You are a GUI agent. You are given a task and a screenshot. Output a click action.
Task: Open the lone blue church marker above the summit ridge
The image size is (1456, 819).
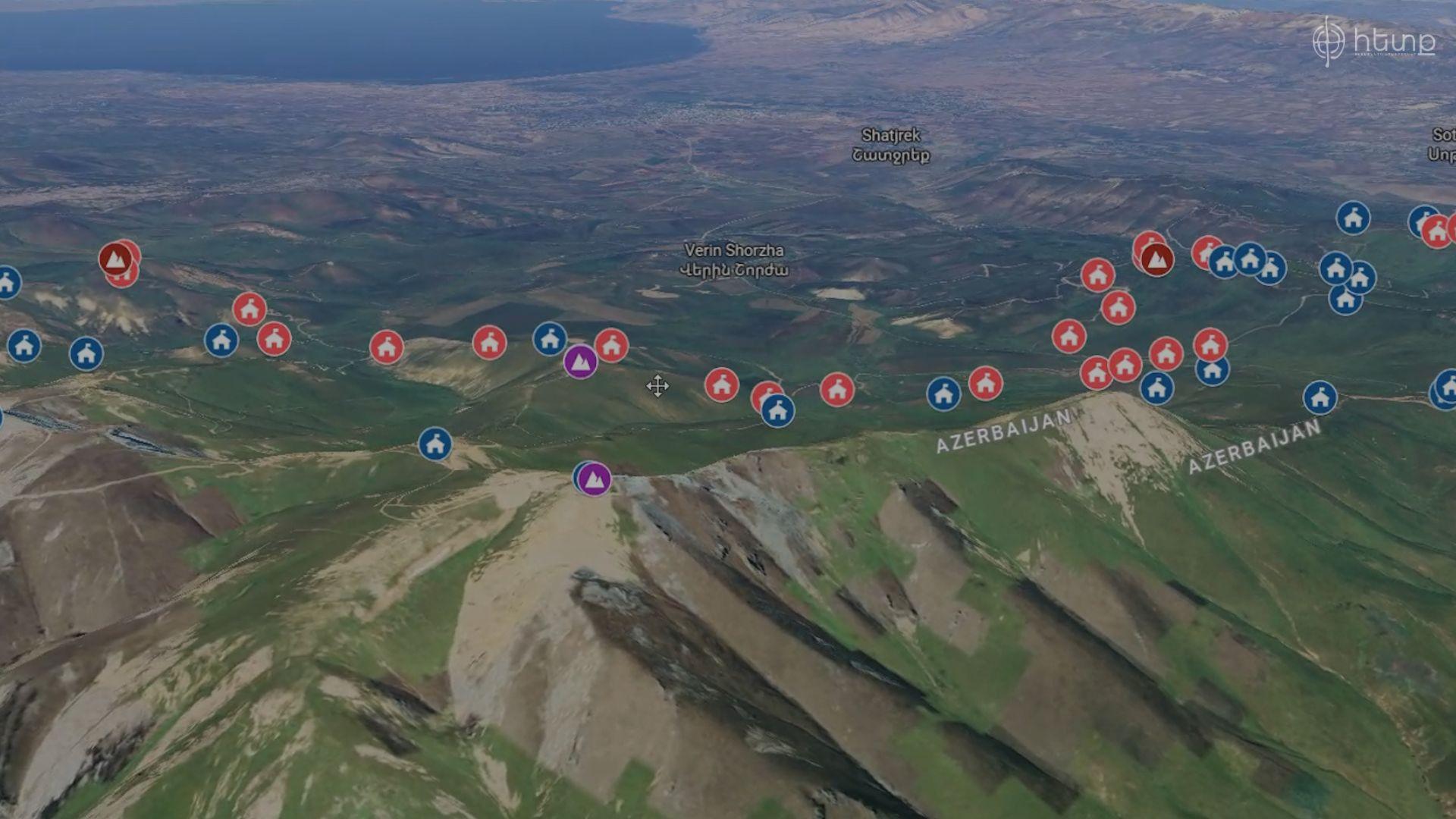click(x=434, y=444)
